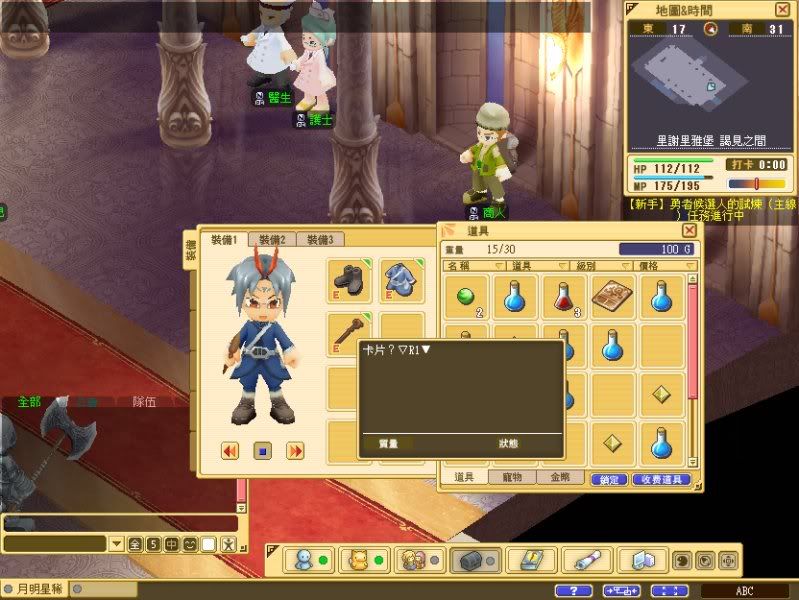Close the map and time panel

coord(782,9)
